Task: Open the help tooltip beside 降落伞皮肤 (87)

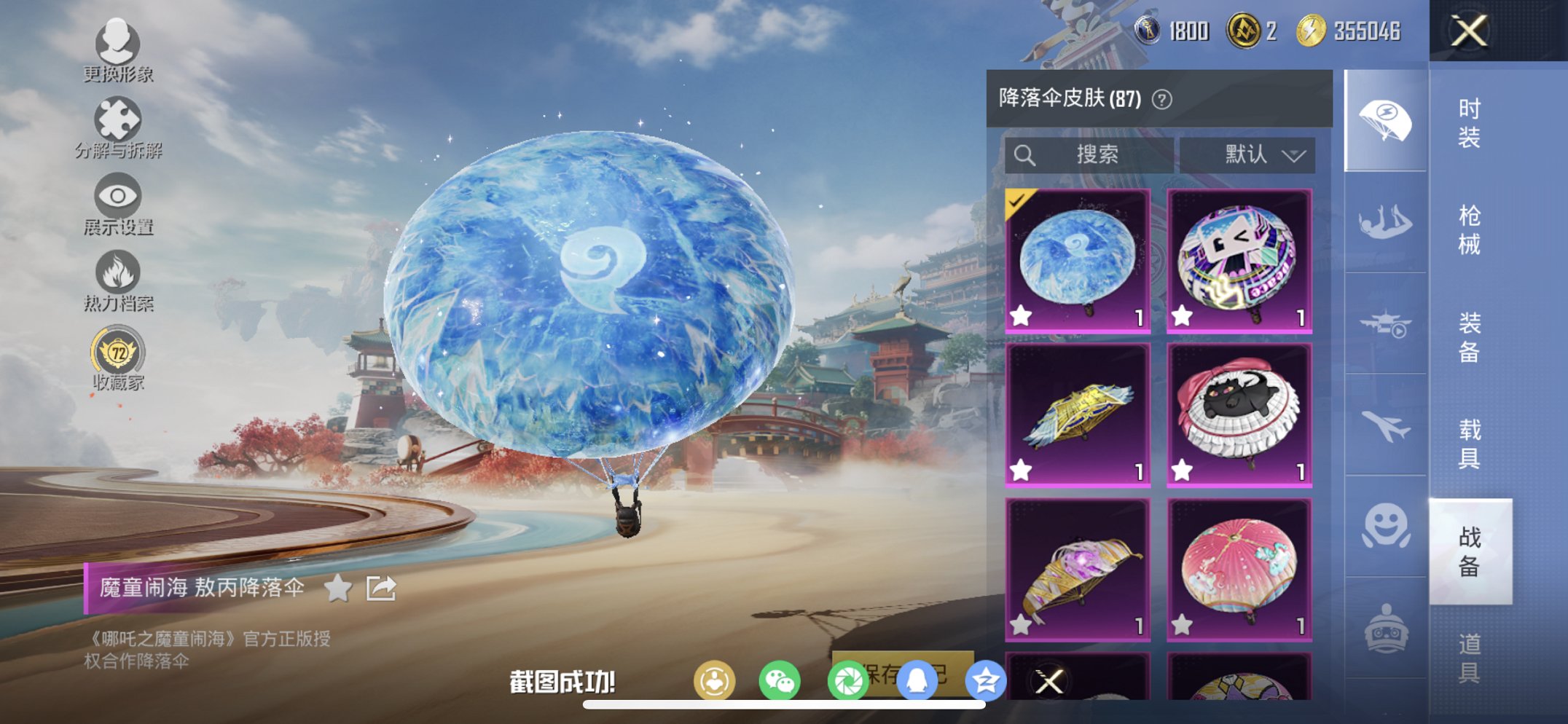Action: (1161, 98)
